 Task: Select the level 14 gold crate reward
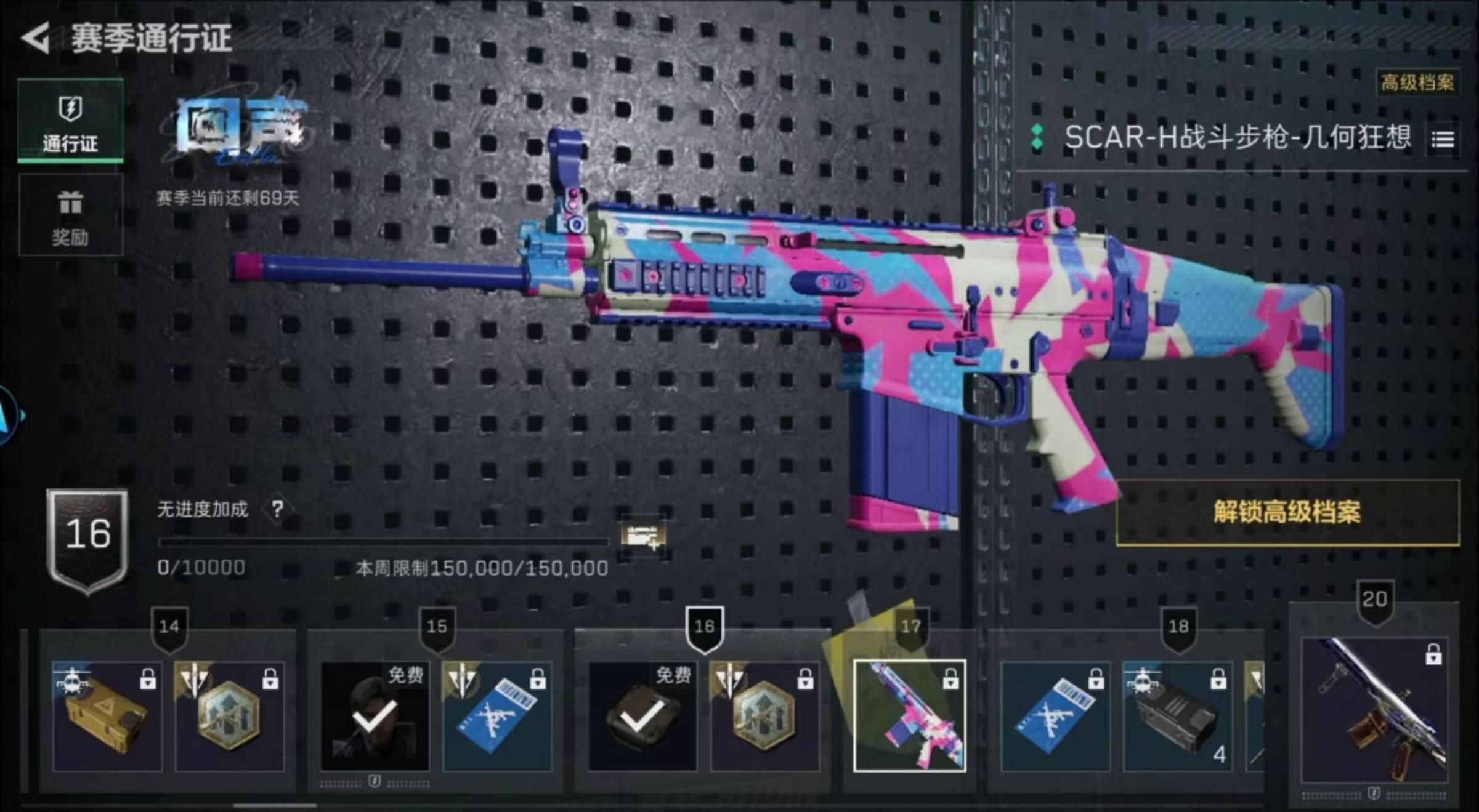[107, 716]
